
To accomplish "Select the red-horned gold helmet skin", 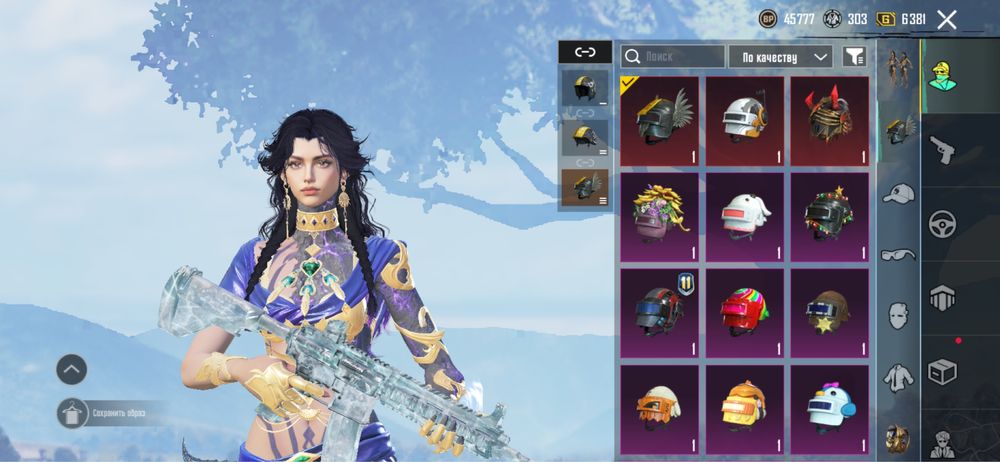I will coord(830,121).
